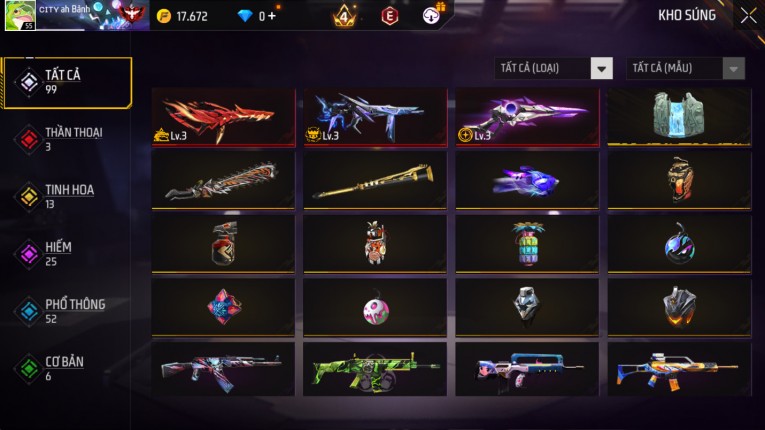765x430 pixels.
Task: Select the Tất Cả category tab
Action: point(68,82)
